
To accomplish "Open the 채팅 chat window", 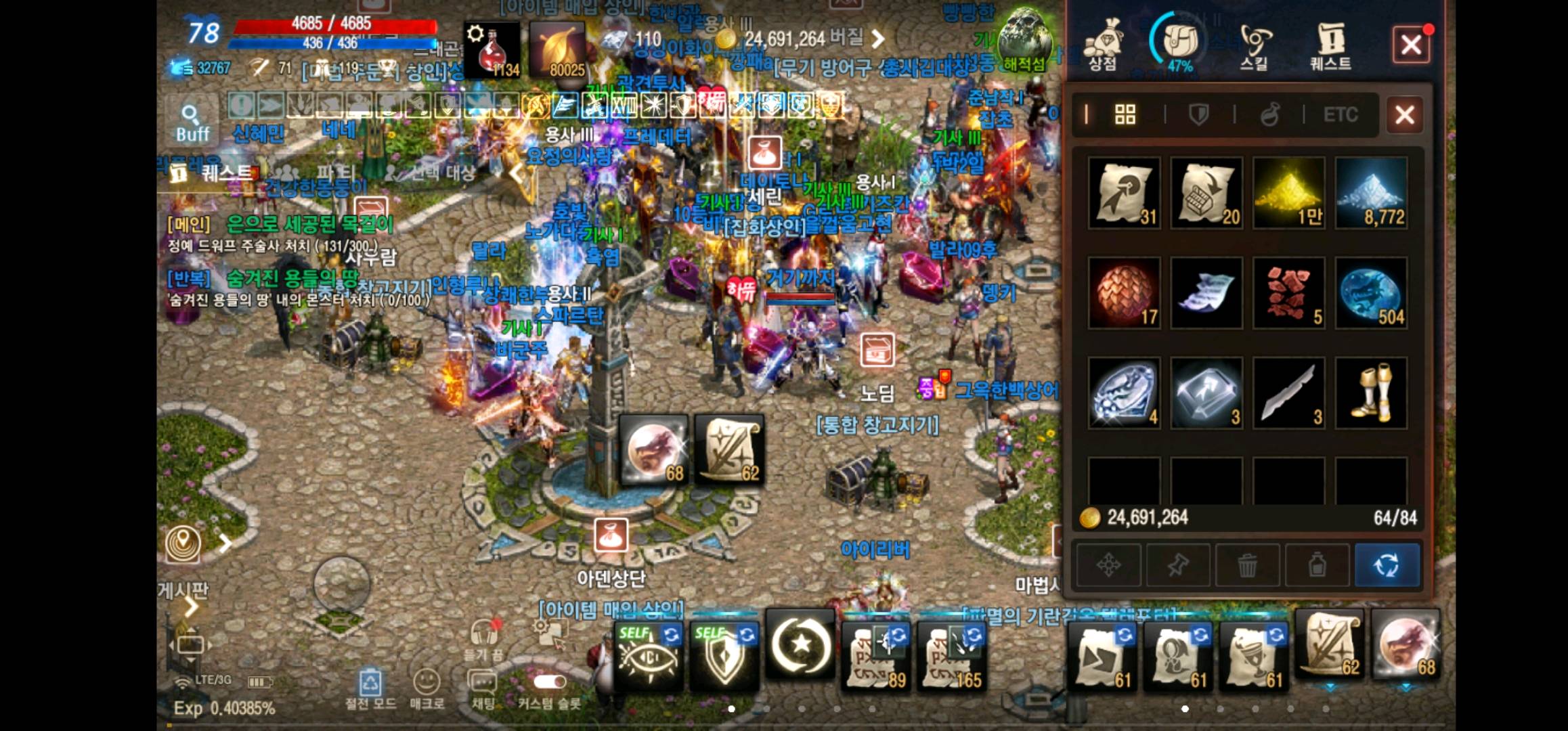I will [483, 686].
